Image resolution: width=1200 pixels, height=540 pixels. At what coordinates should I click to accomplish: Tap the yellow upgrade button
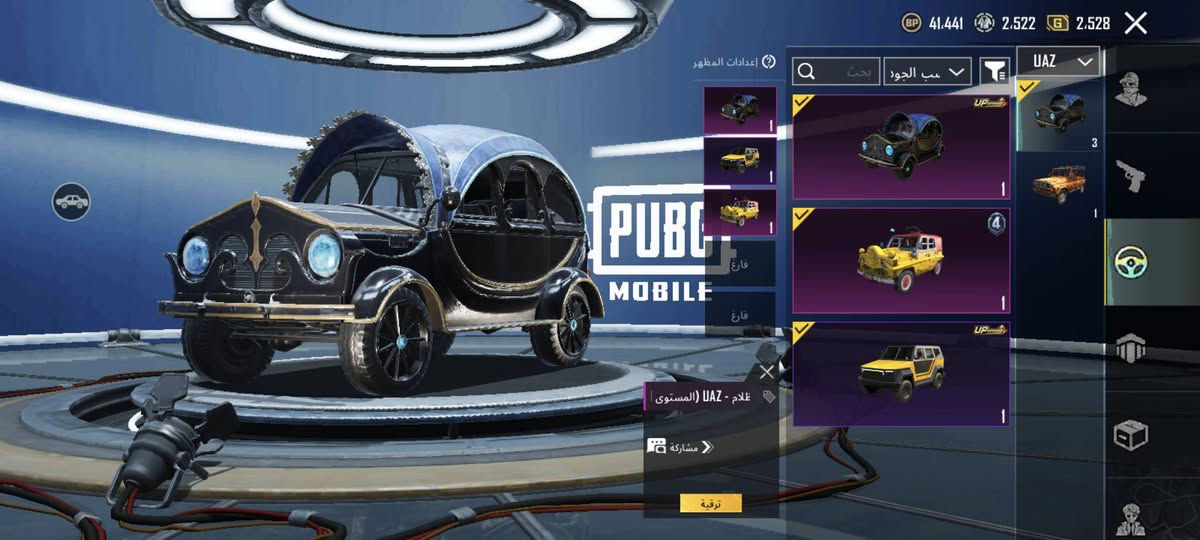click(x=711, y=503)
